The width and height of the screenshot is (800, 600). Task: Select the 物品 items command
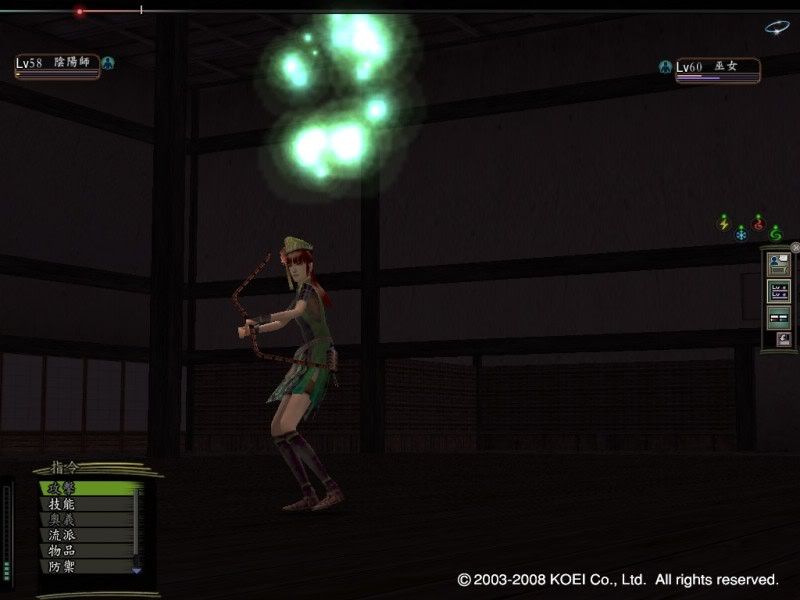tap(86, 550)
